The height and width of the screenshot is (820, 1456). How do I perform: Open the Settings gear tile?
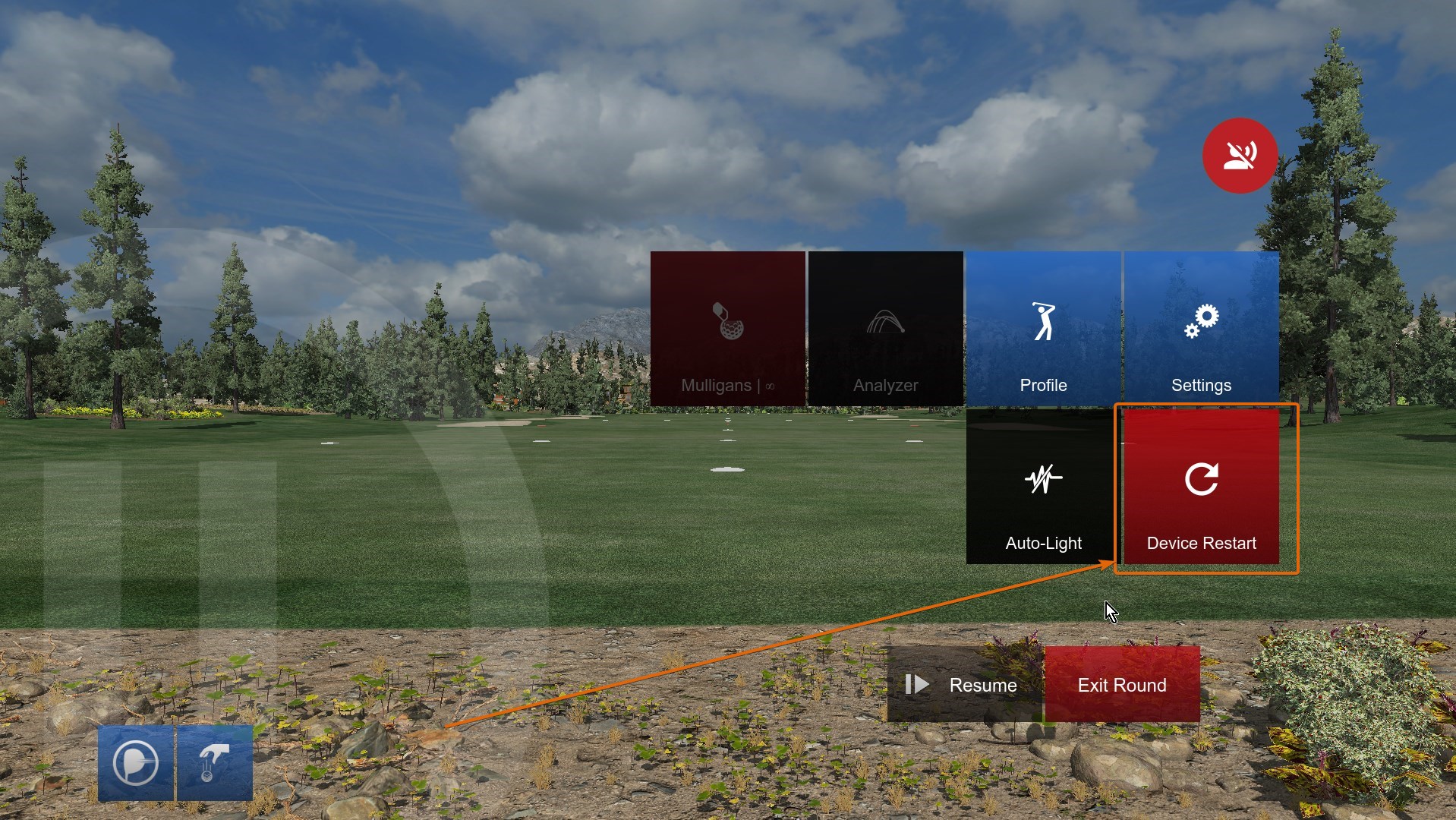1201,329
